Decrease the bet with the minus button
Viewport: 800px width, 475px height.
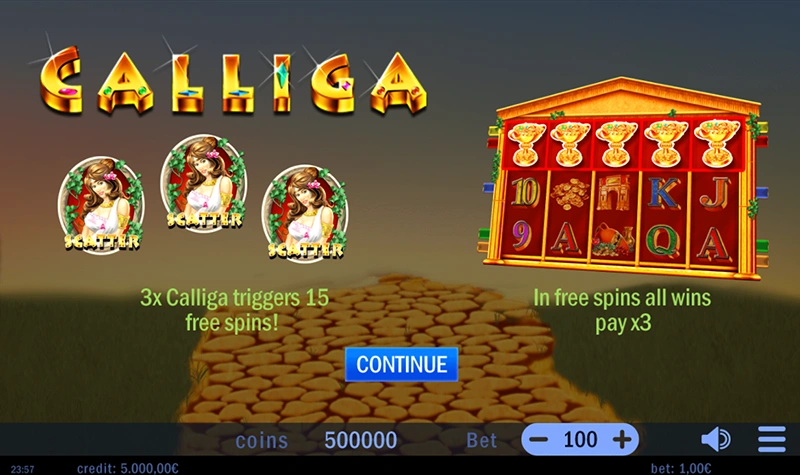pos(539,439)
